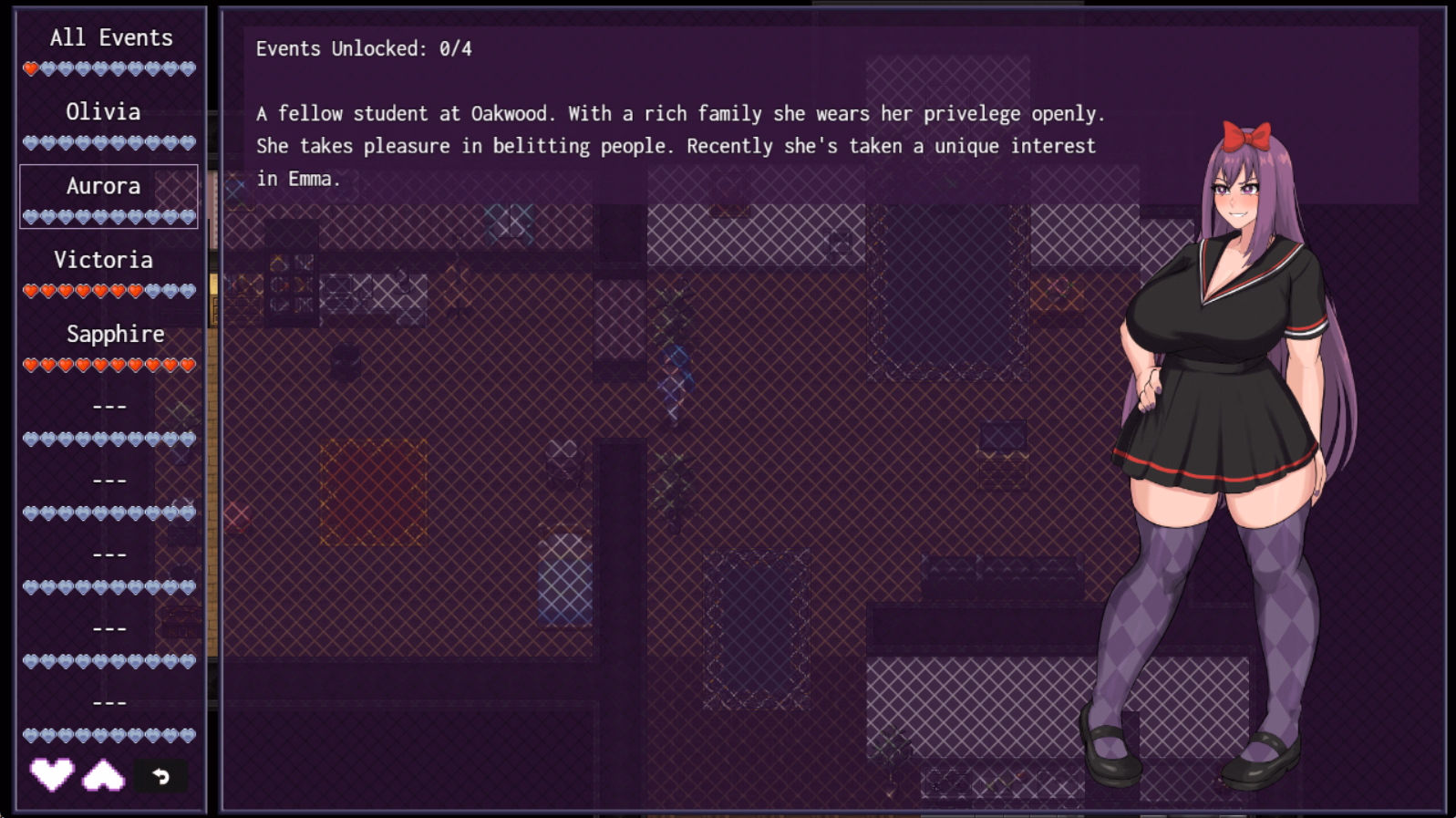
Task: Select the bottom locked --- entry
Action: click(109, 701)
